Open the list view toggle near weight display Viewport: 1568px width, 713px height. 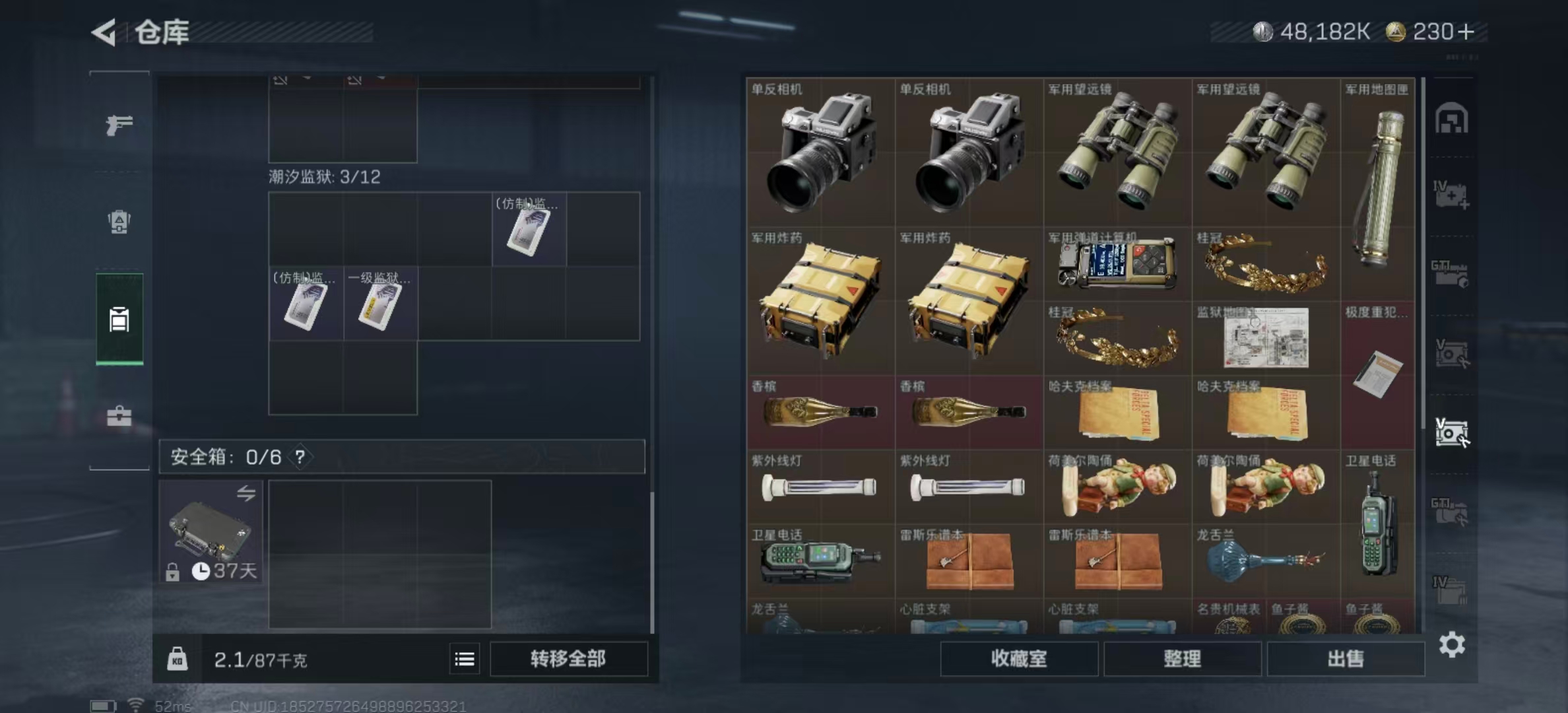point(466,659)
